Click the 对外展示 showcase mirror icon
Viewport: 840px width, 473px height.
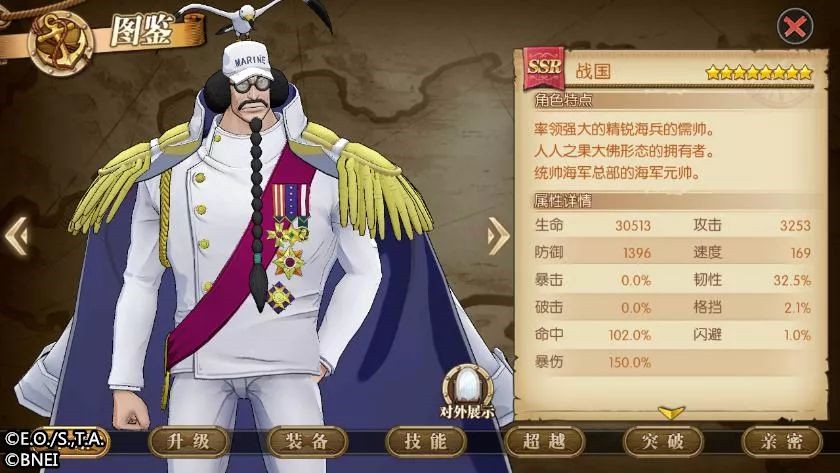click(466, 389)
